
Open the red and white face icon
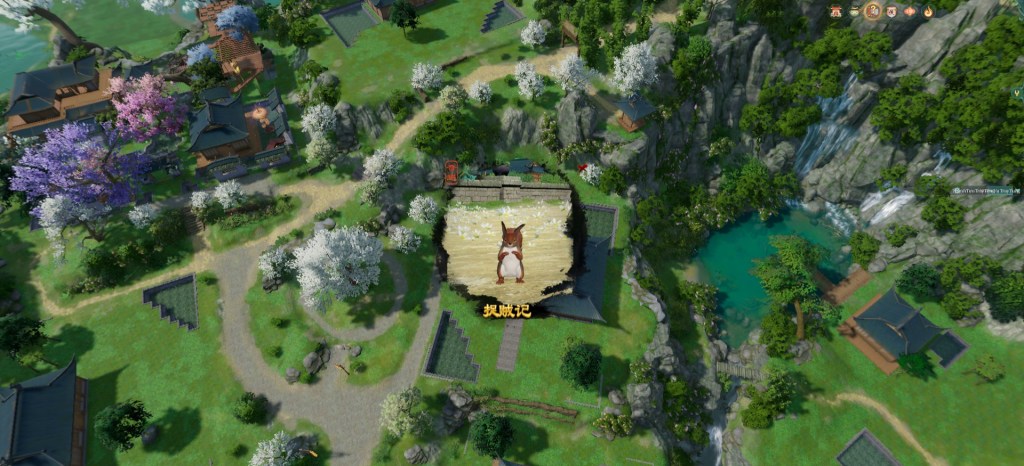coord(891,12)
